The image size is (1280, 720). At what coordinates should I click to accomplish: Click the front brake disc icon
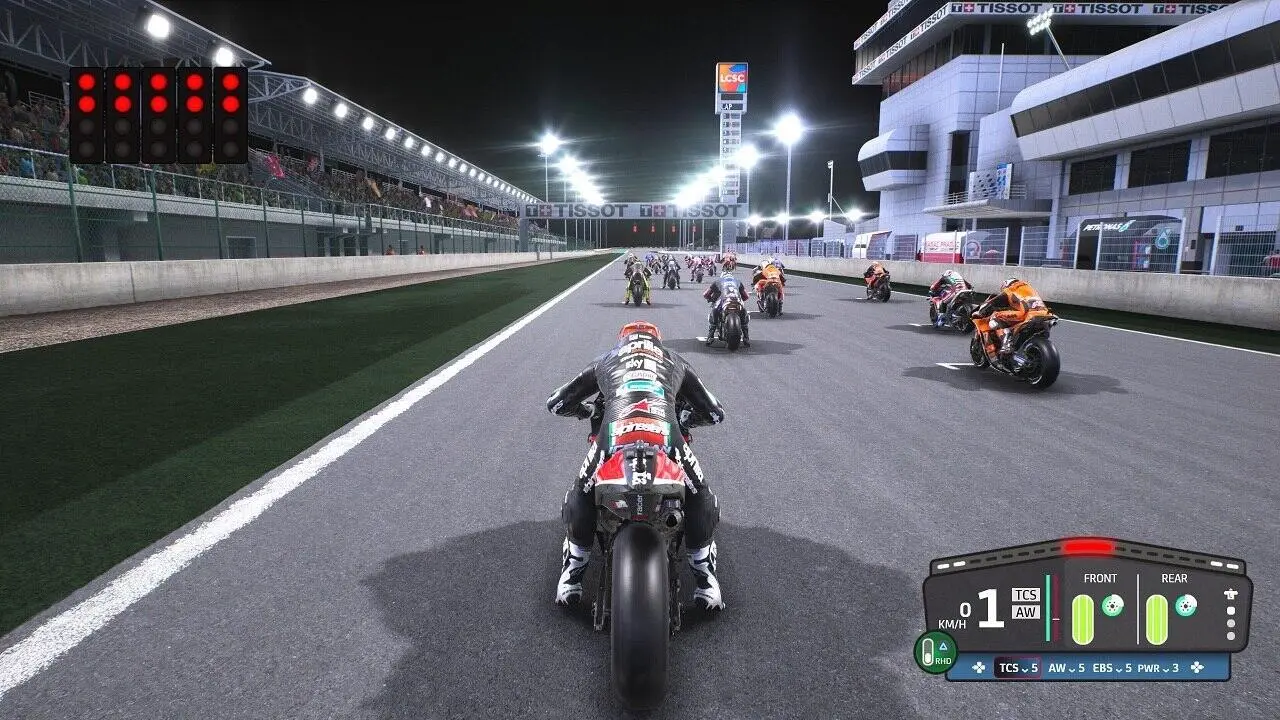pos(1112,607)
